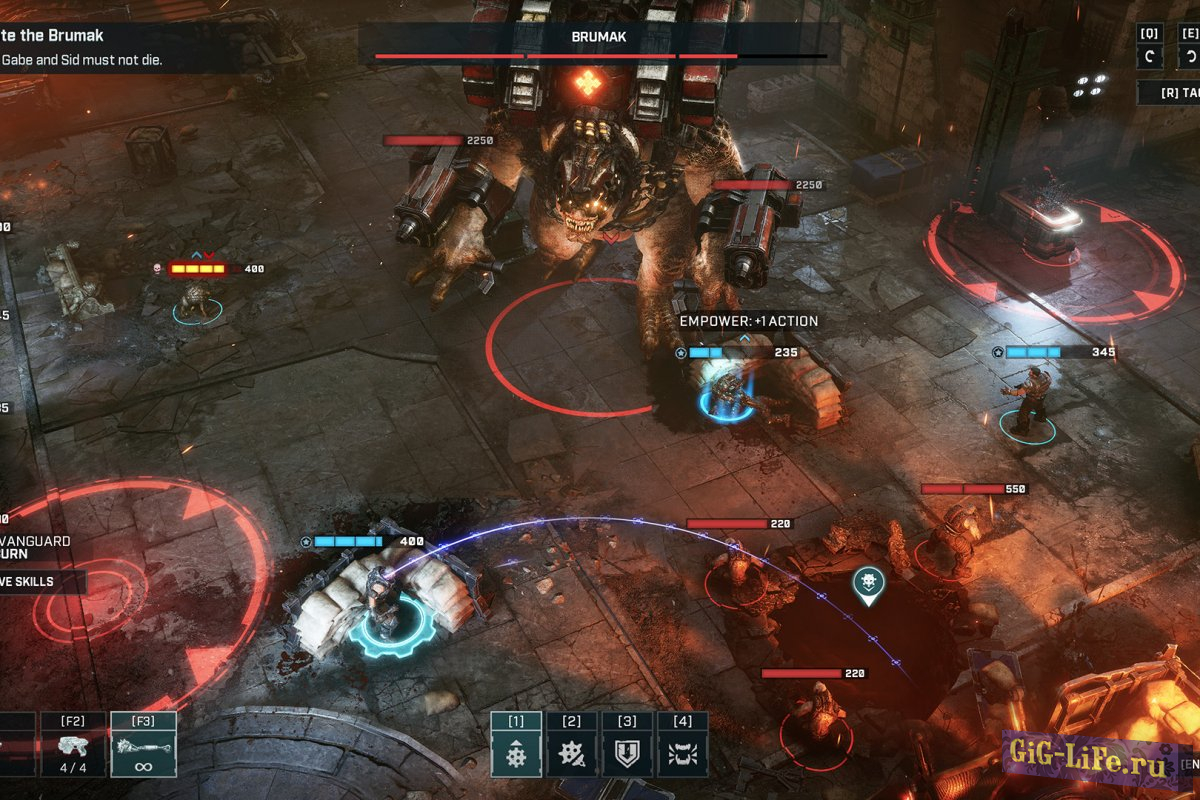The image size is (1200, 800).
Task: Click the Q camera rotation button
Action: 1150,56
